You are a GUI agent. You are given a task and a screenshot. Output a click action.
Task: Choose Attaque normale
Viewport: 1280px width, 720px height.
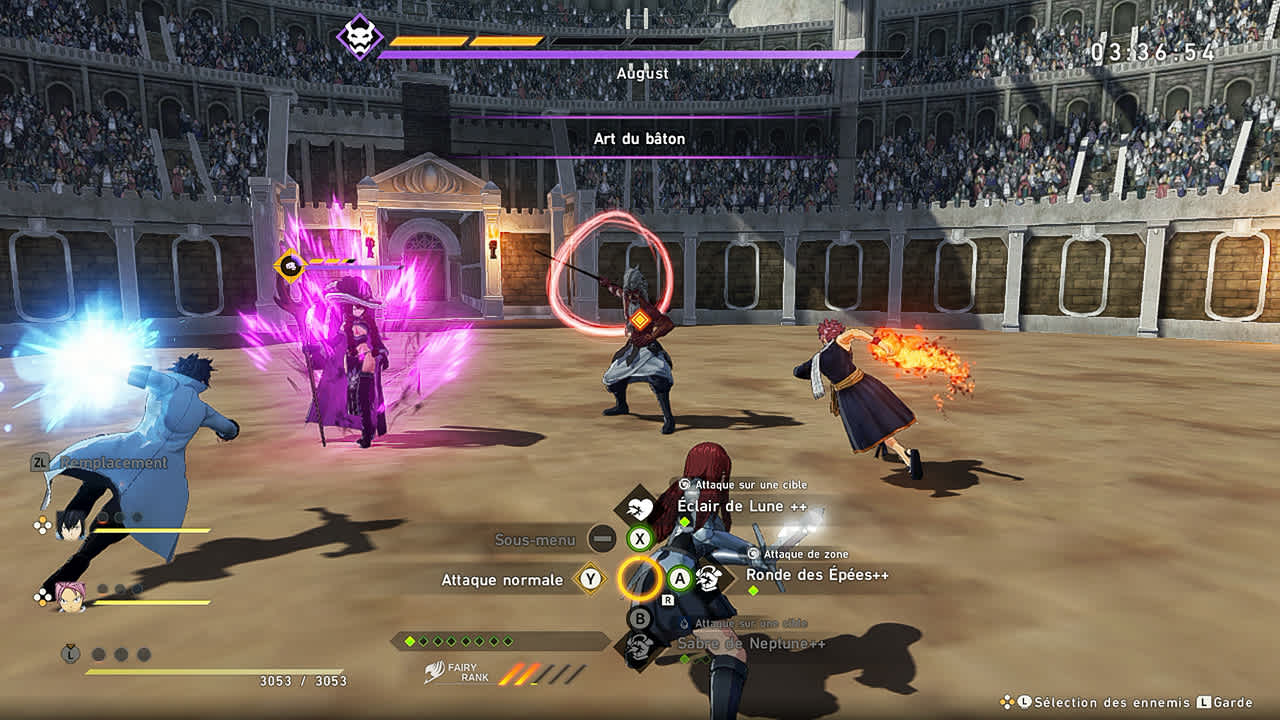[502, 580]
